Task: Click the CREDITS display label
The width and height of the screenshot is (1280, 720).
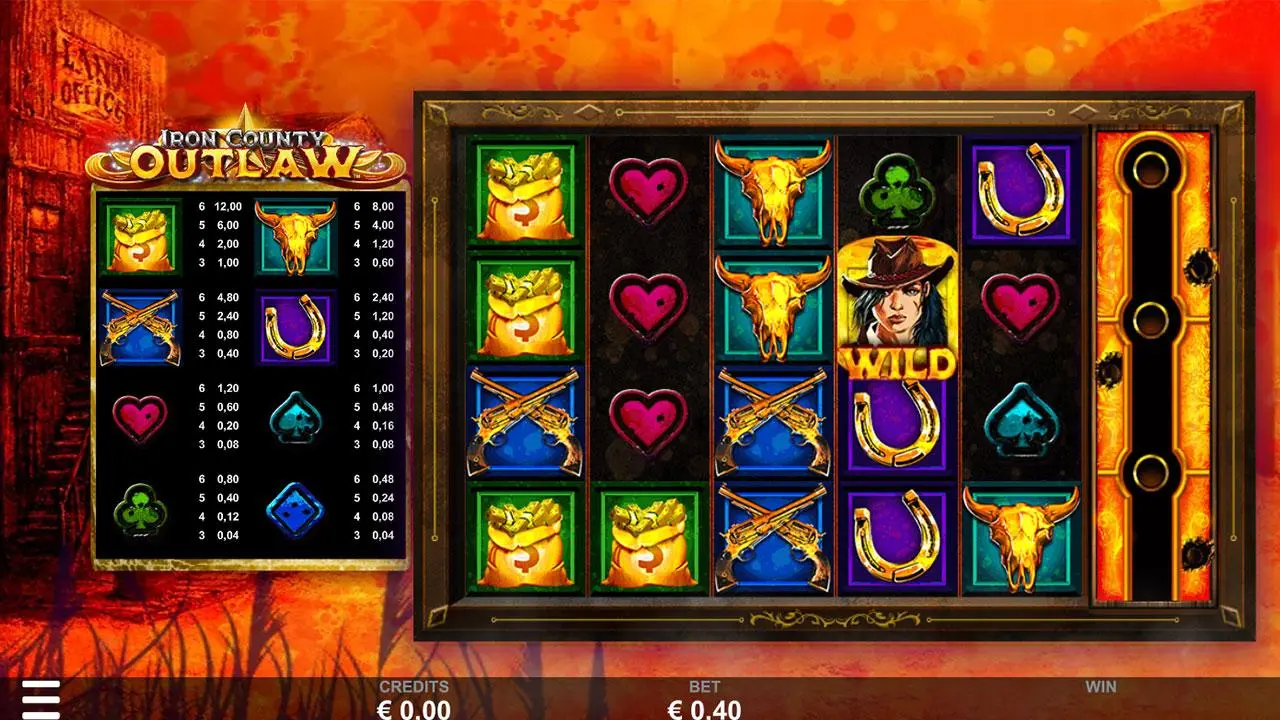Action: (x=412, y=688)
